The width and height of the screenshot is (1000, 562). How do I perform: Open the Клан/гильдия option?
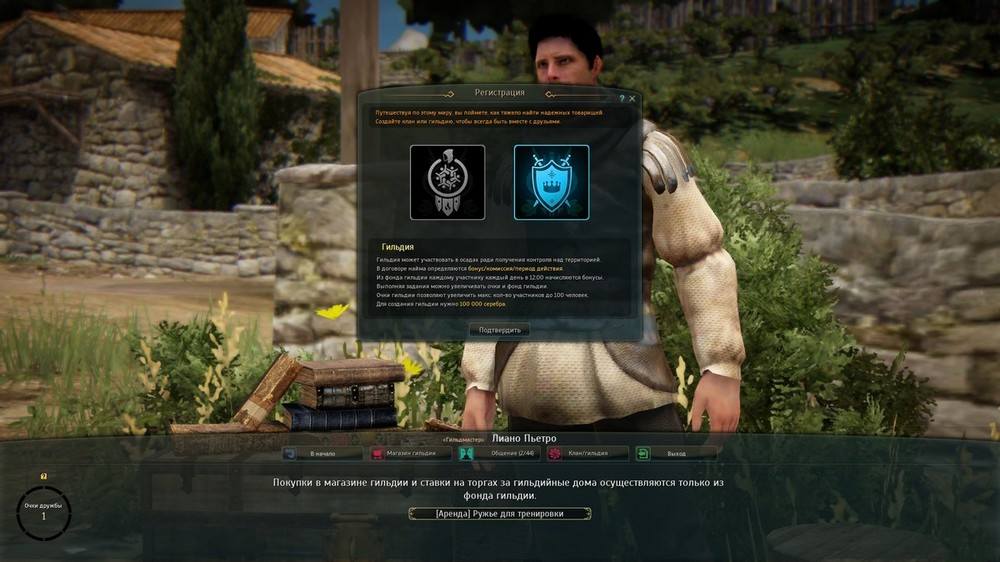(587, 453)
